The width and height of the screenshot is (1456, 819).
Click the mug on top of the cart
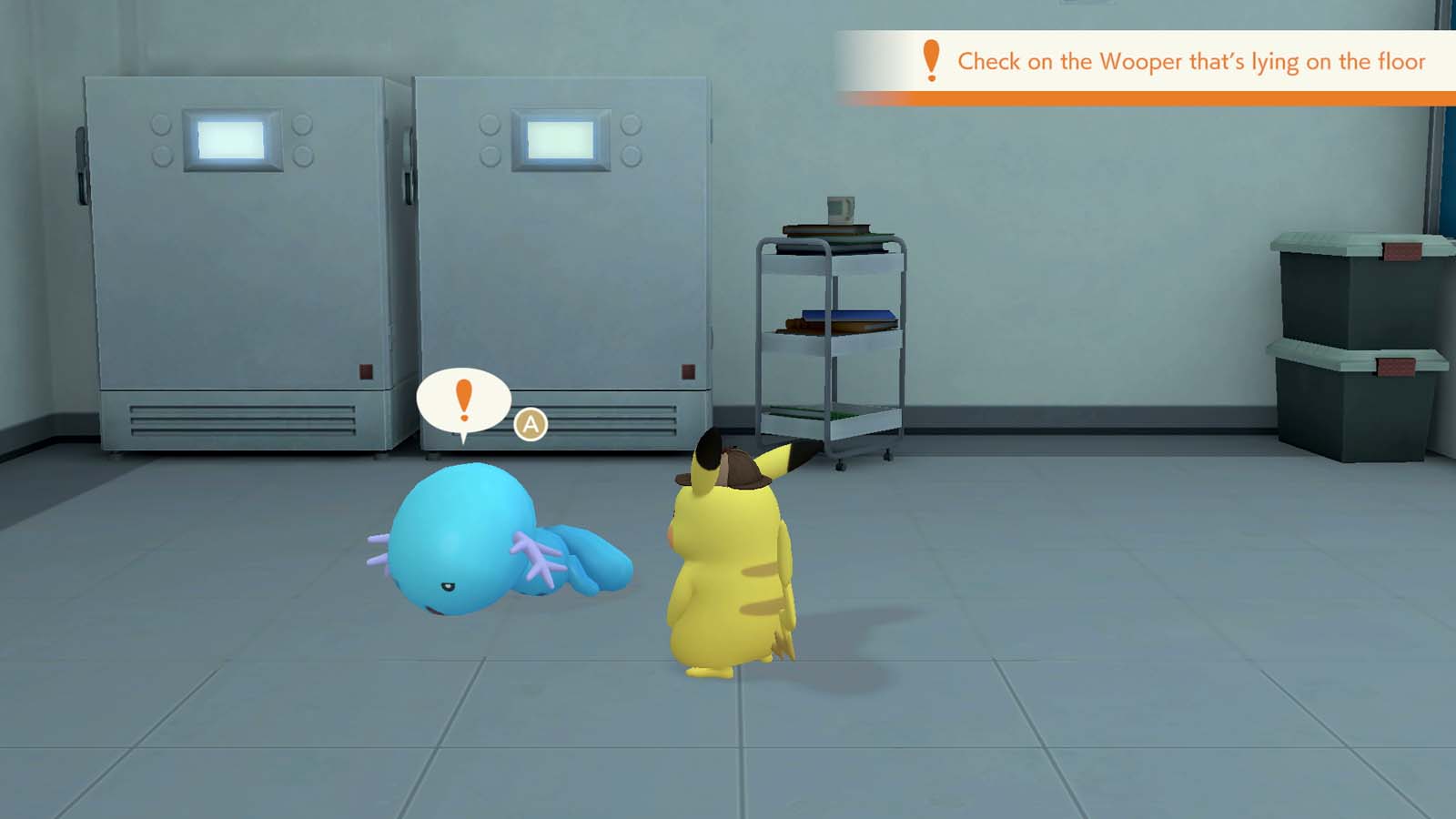tap(840, 207)
